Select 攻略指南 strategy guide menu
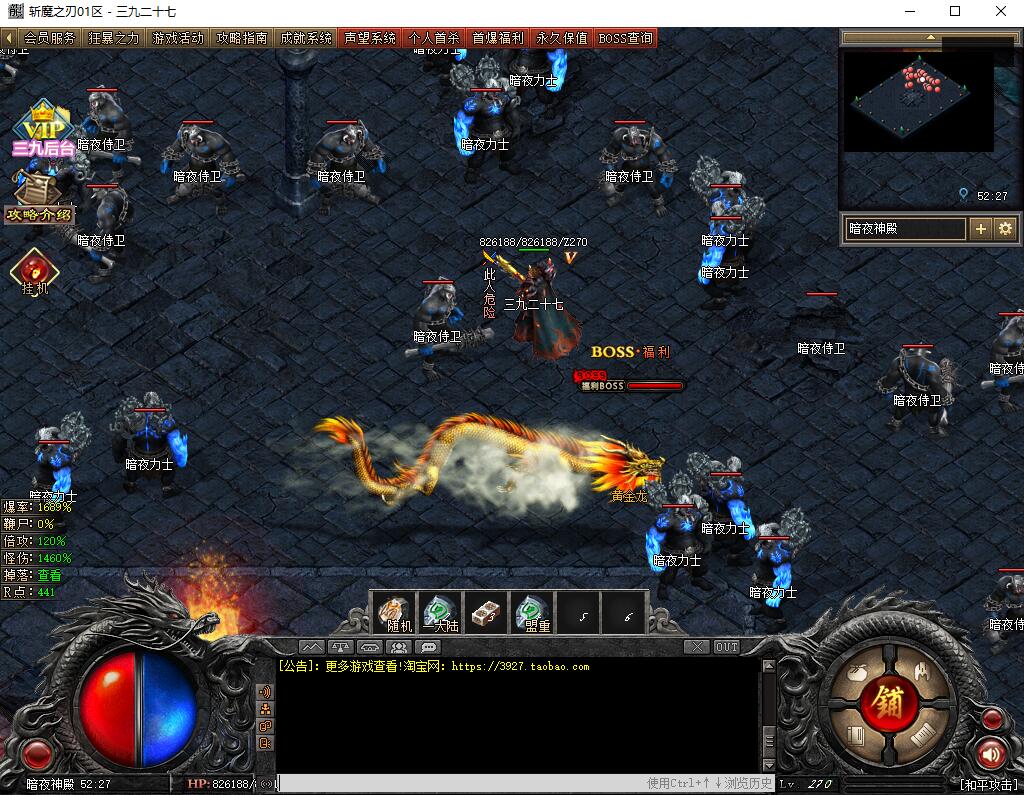The width and height of the screenshot is (1024, 795). tap(242, 38)
